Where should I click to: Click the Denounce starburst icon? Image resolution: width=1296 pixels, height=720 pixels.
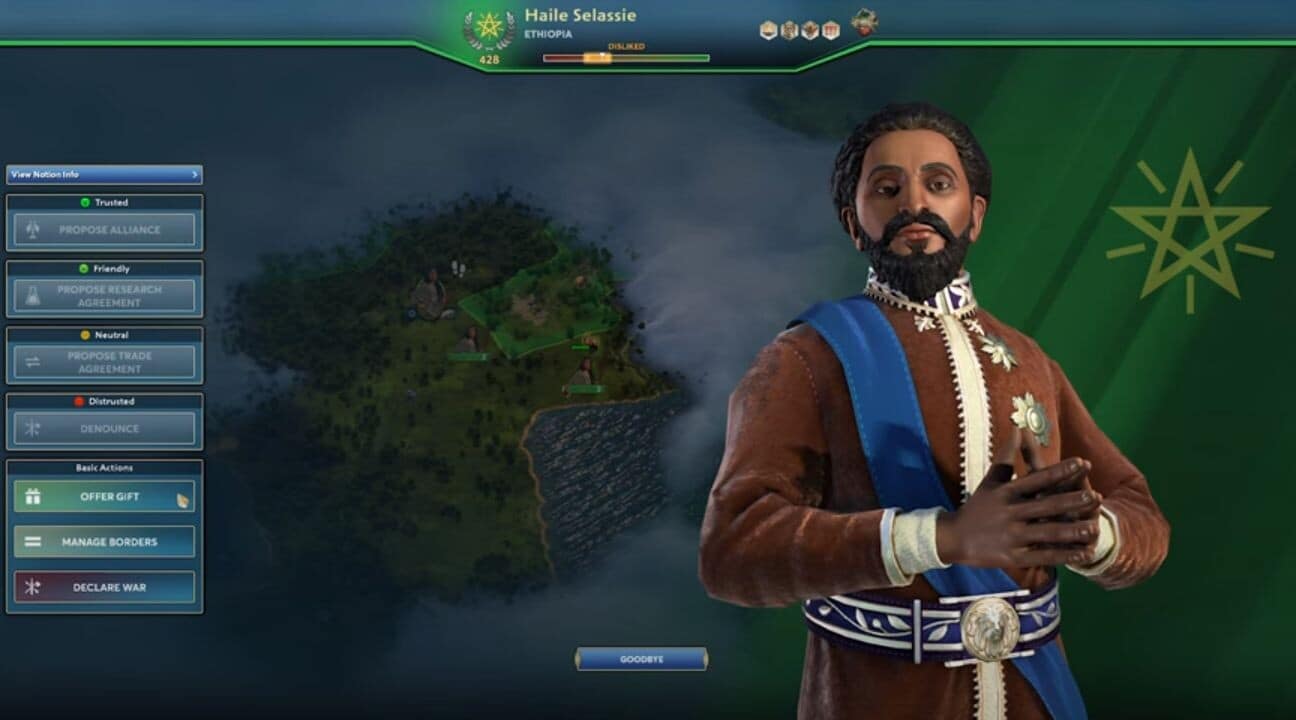(30, 426)
